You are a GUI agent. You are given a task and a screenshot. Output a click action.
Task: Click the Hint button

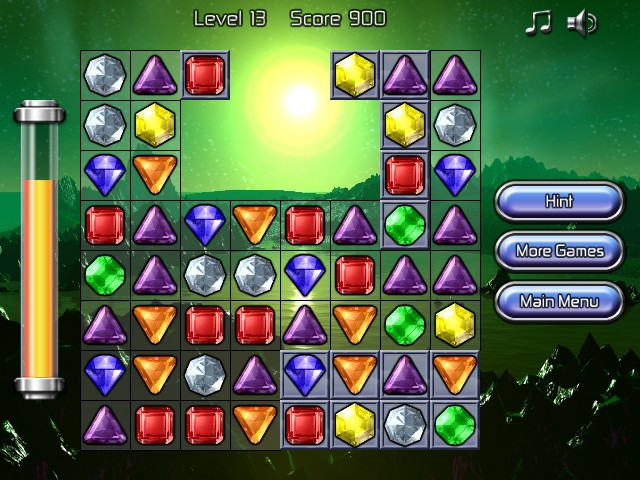tap(559, 201)
